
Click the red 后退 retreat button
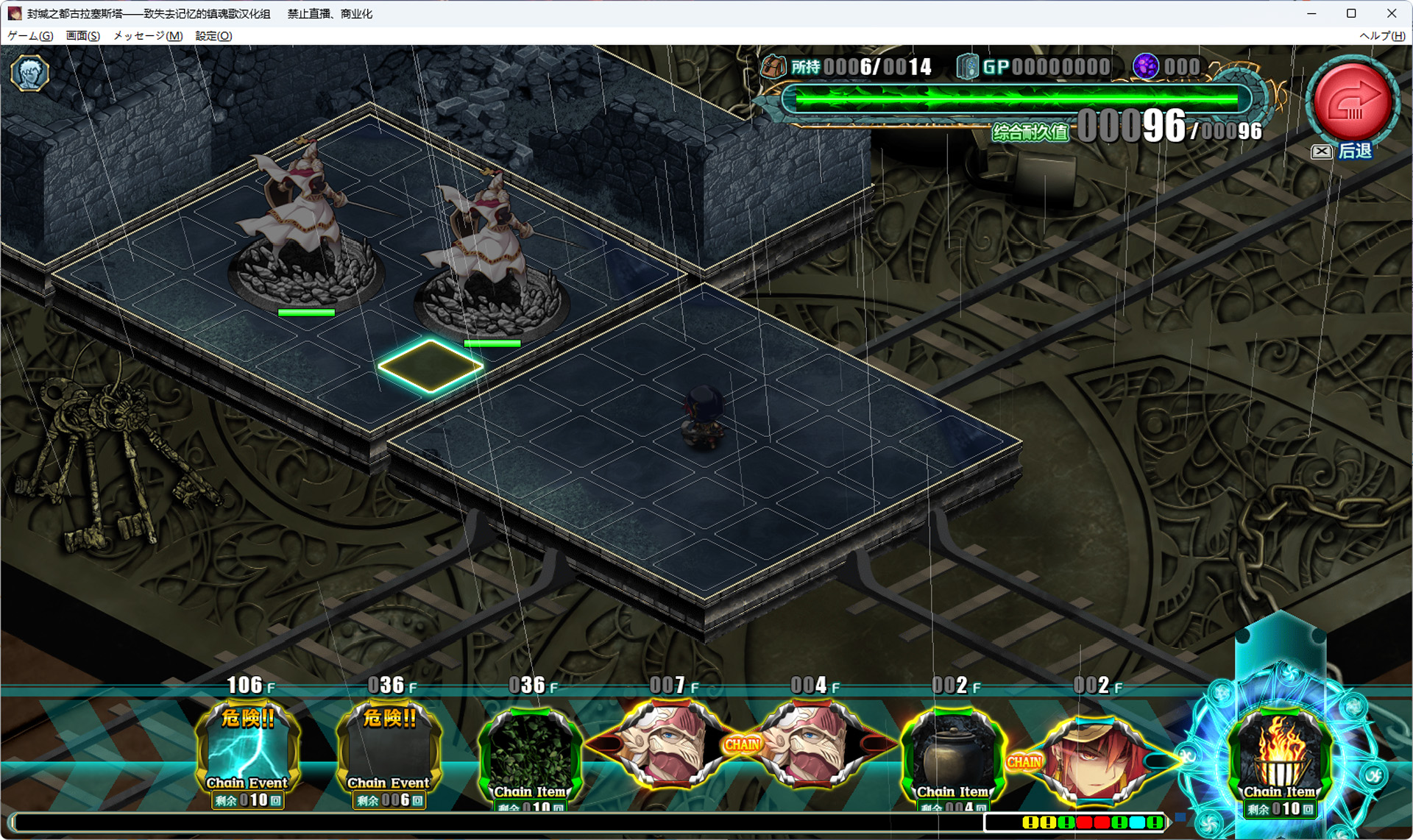pos(1353,103)
